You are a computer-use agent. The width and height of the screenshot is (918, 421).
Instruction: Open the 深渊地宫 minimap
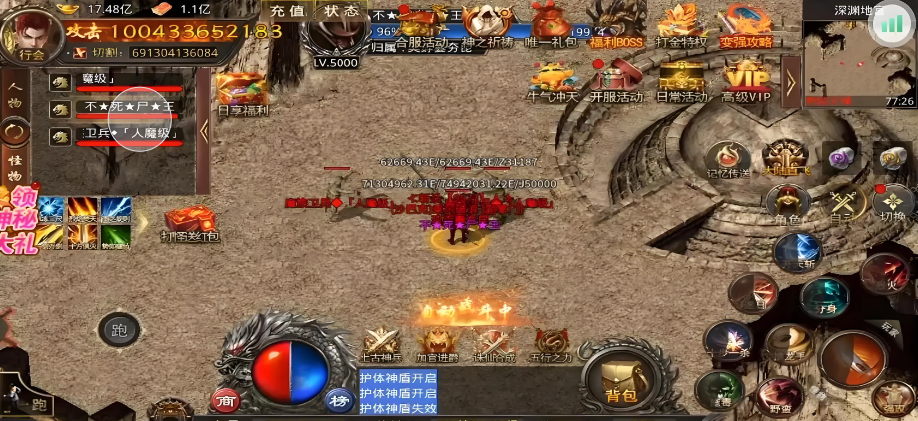pos(850,60)
